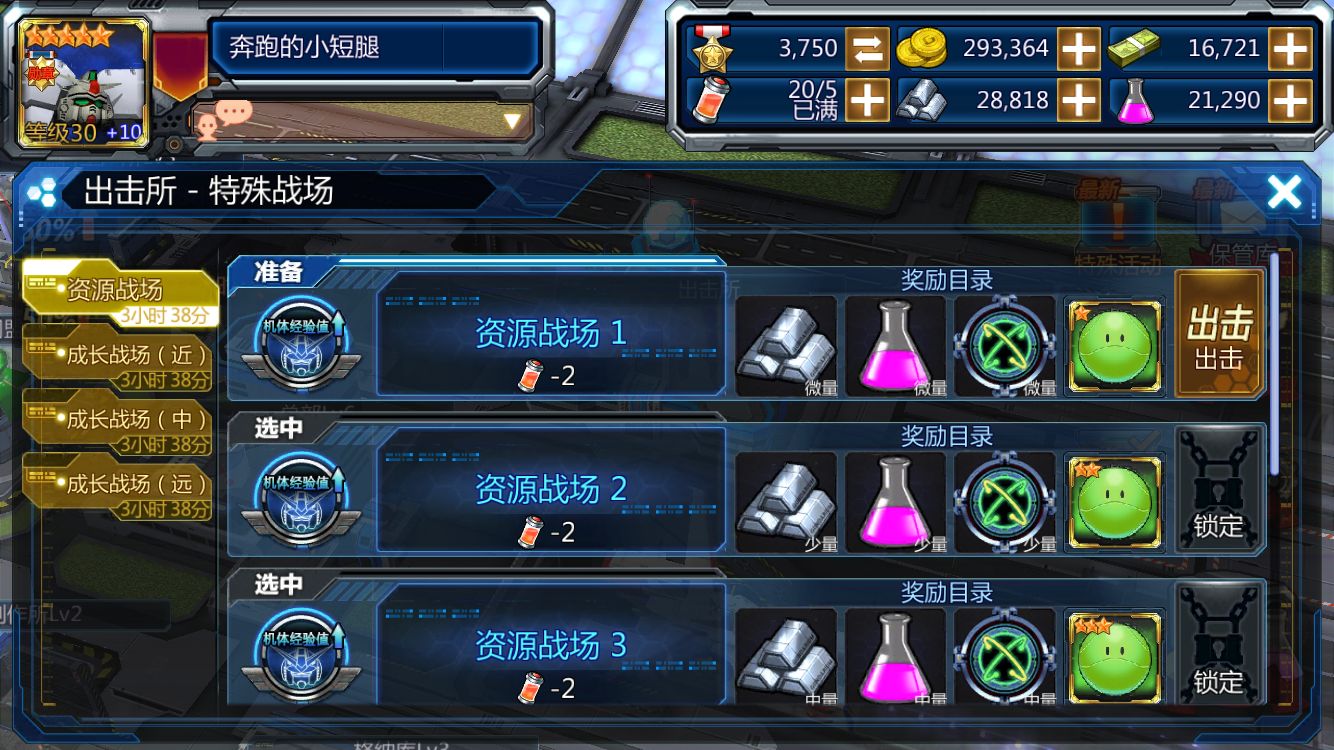This screenshot has width=1334, height=750.
Task: Close the 出击所 - 特殊战场 panel
Action: pos(1285,192)
